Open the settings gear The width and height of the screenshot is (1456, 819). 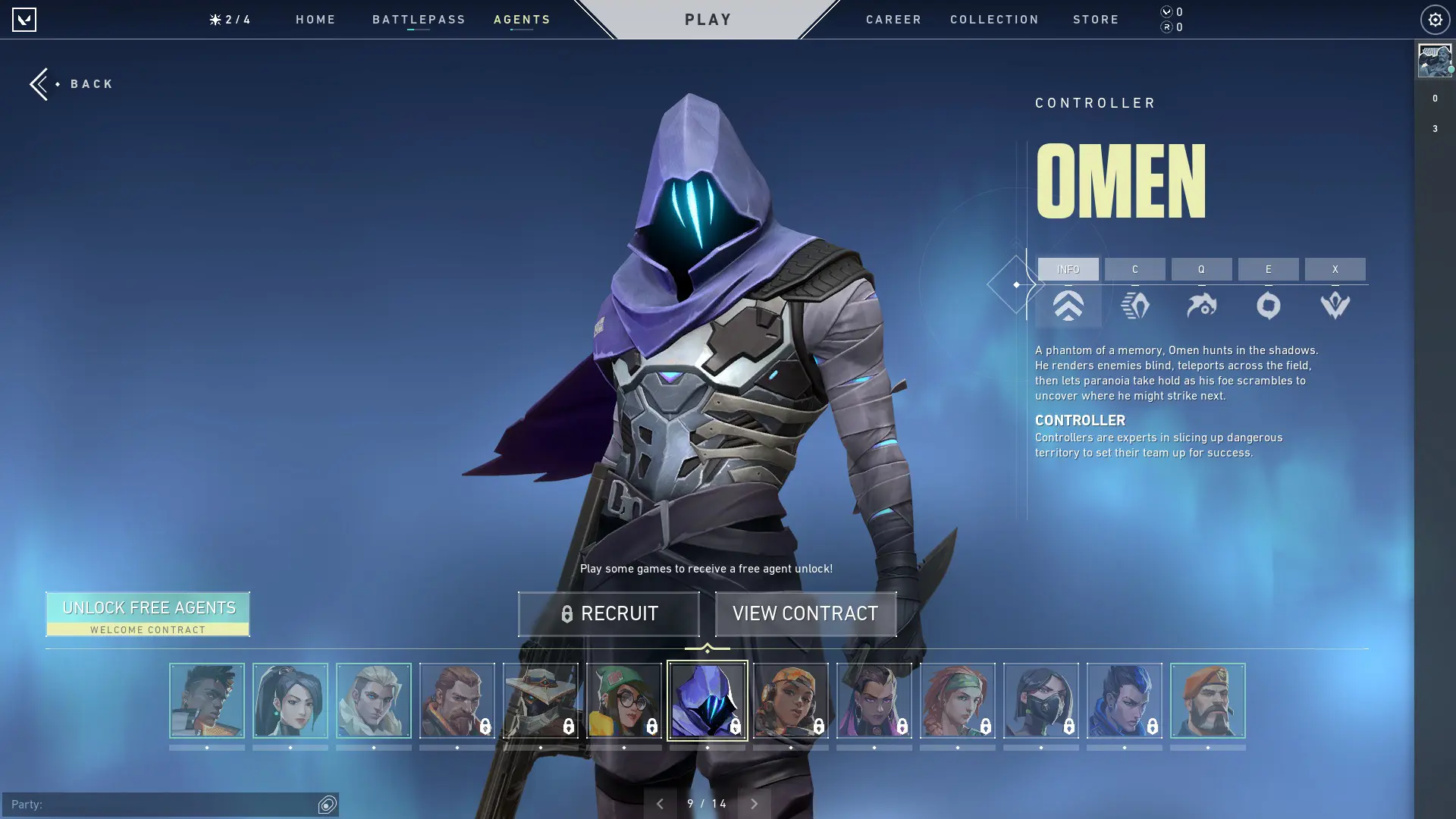pos(1433,19)
